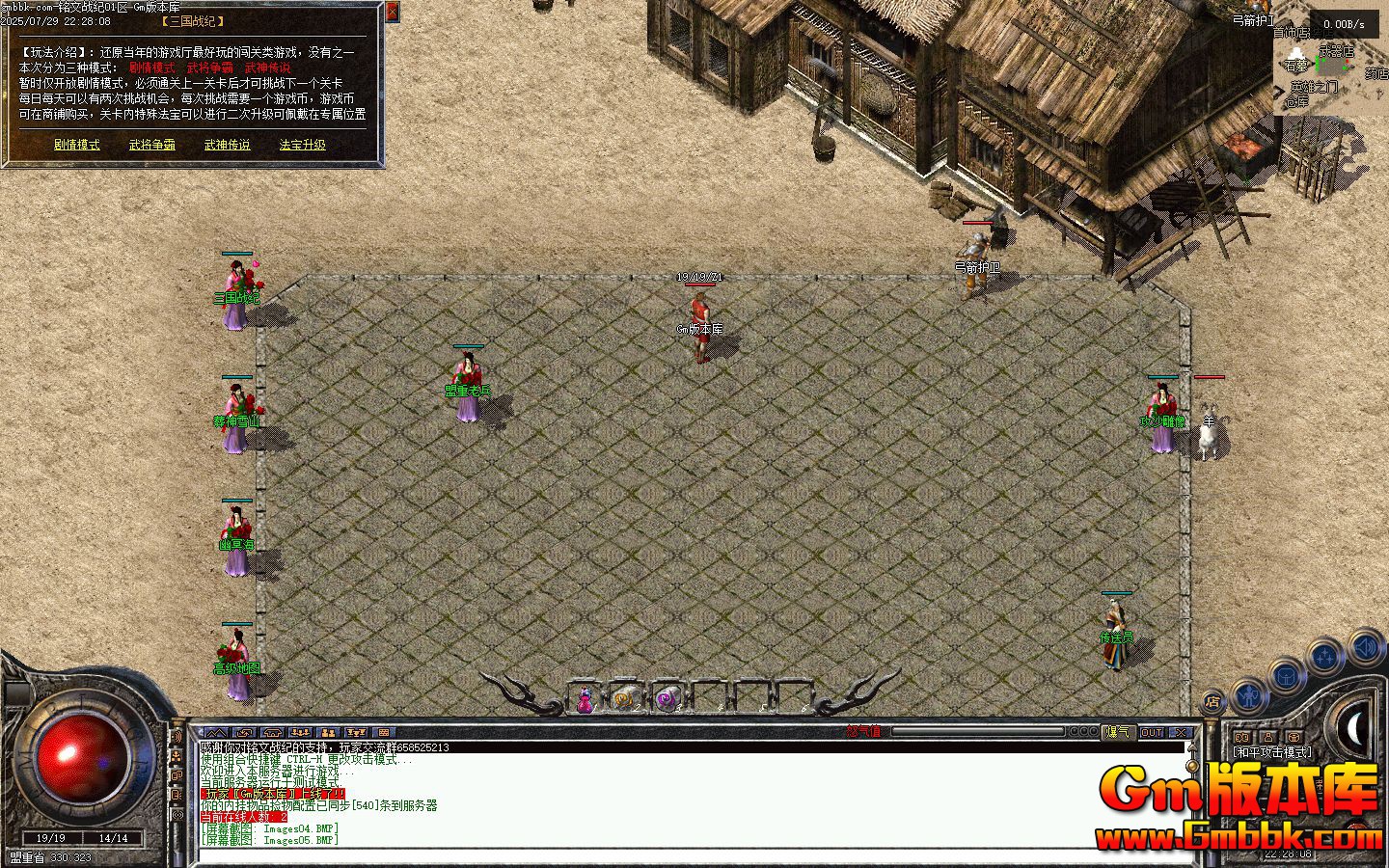Screen dimensions: 1389x868
Task: Choose the 武将争霸 mode link
Action: [152, 145]
